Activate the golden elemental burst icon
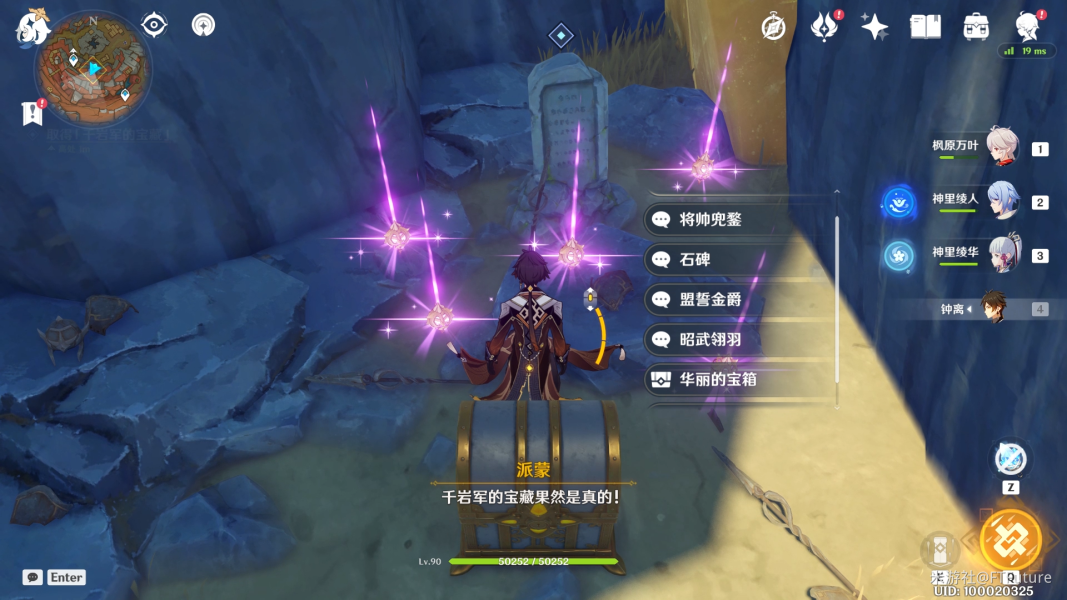The width and height of the screenshot is (1067, 600). pos(1010,540)
